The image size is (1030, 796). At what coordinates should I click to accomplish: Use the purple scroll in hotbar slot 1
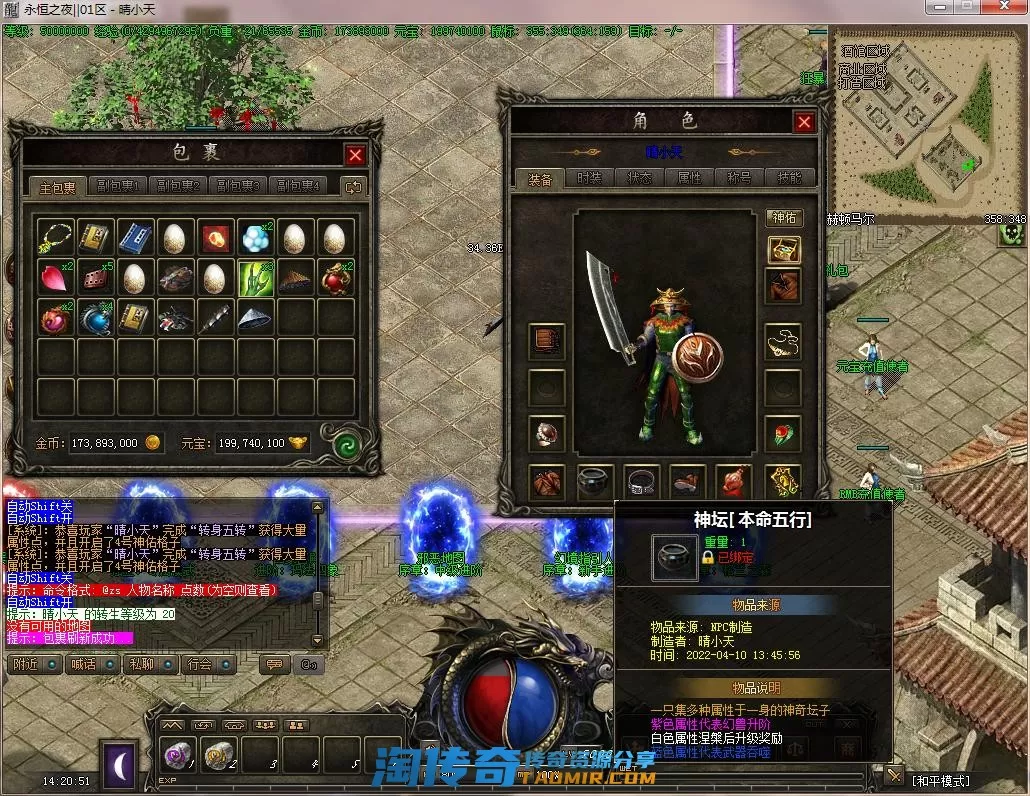click(x=180, y=755)
